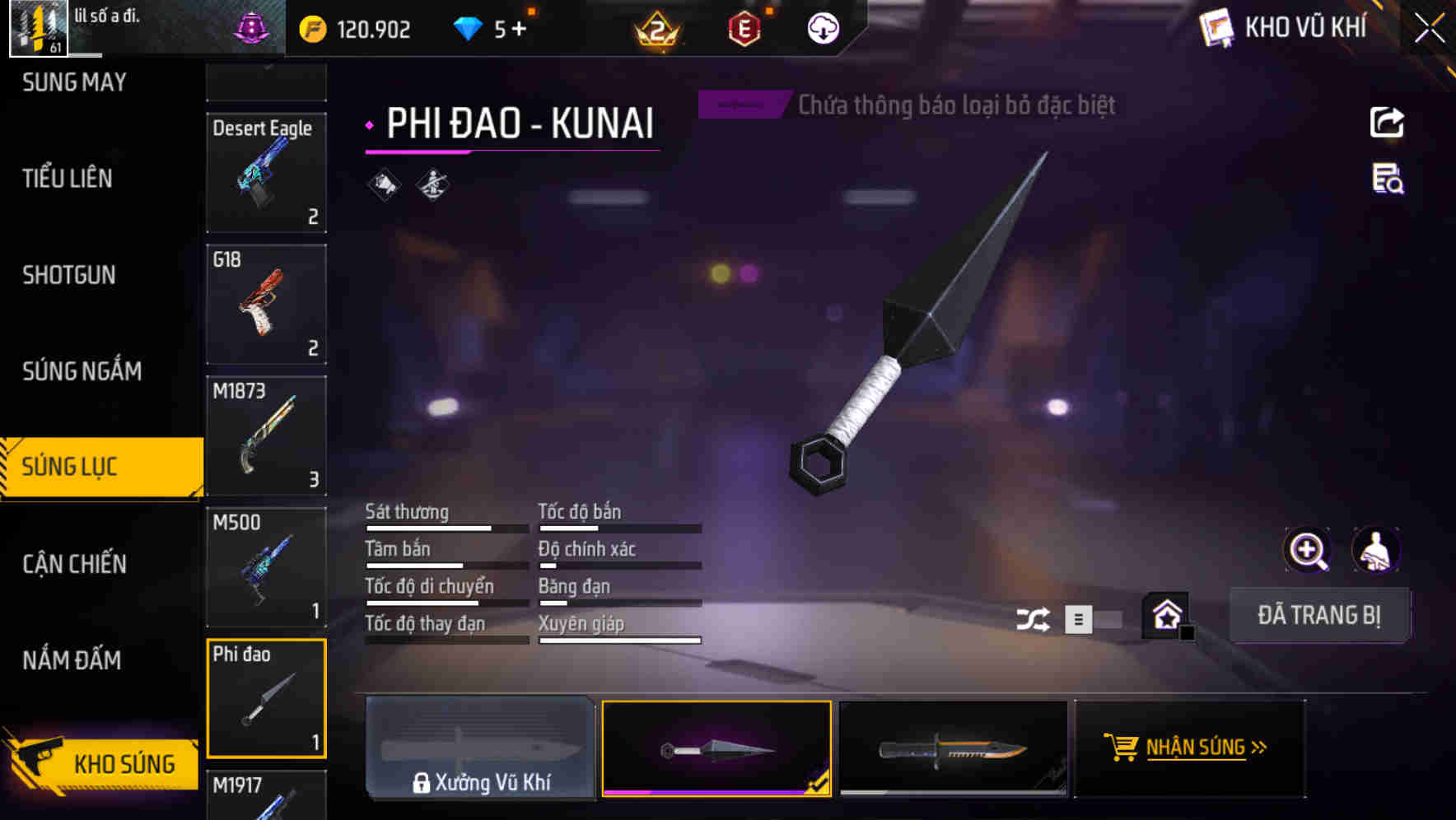Switch to the CẬN CHIẾN category
This screenshot has height=820, width=1456.
tap(74, 565)
